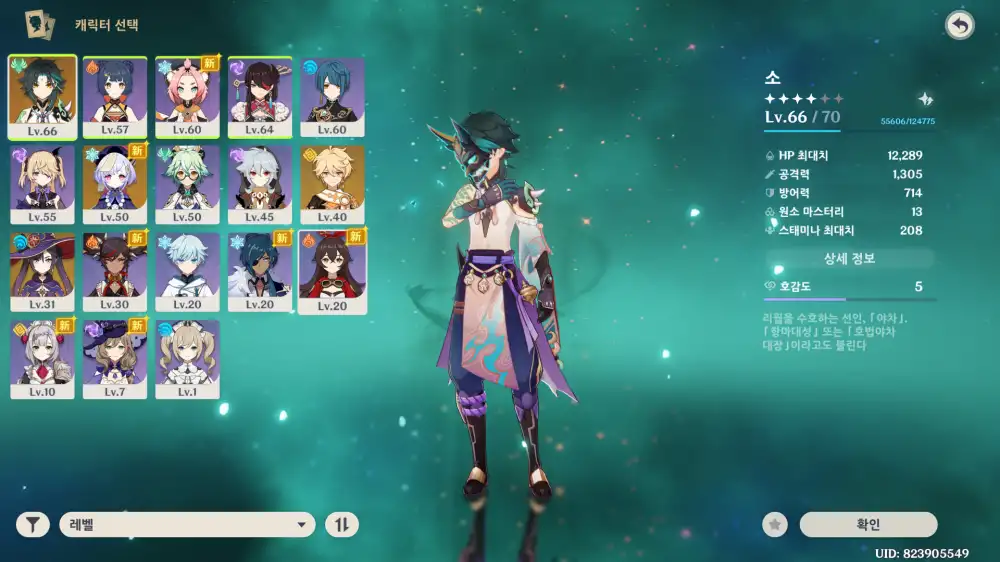The width and height of the screenshot is (1000, 562).
Task: Open the 레벨 sort dropdown
Action: click(x=187, y=525)
